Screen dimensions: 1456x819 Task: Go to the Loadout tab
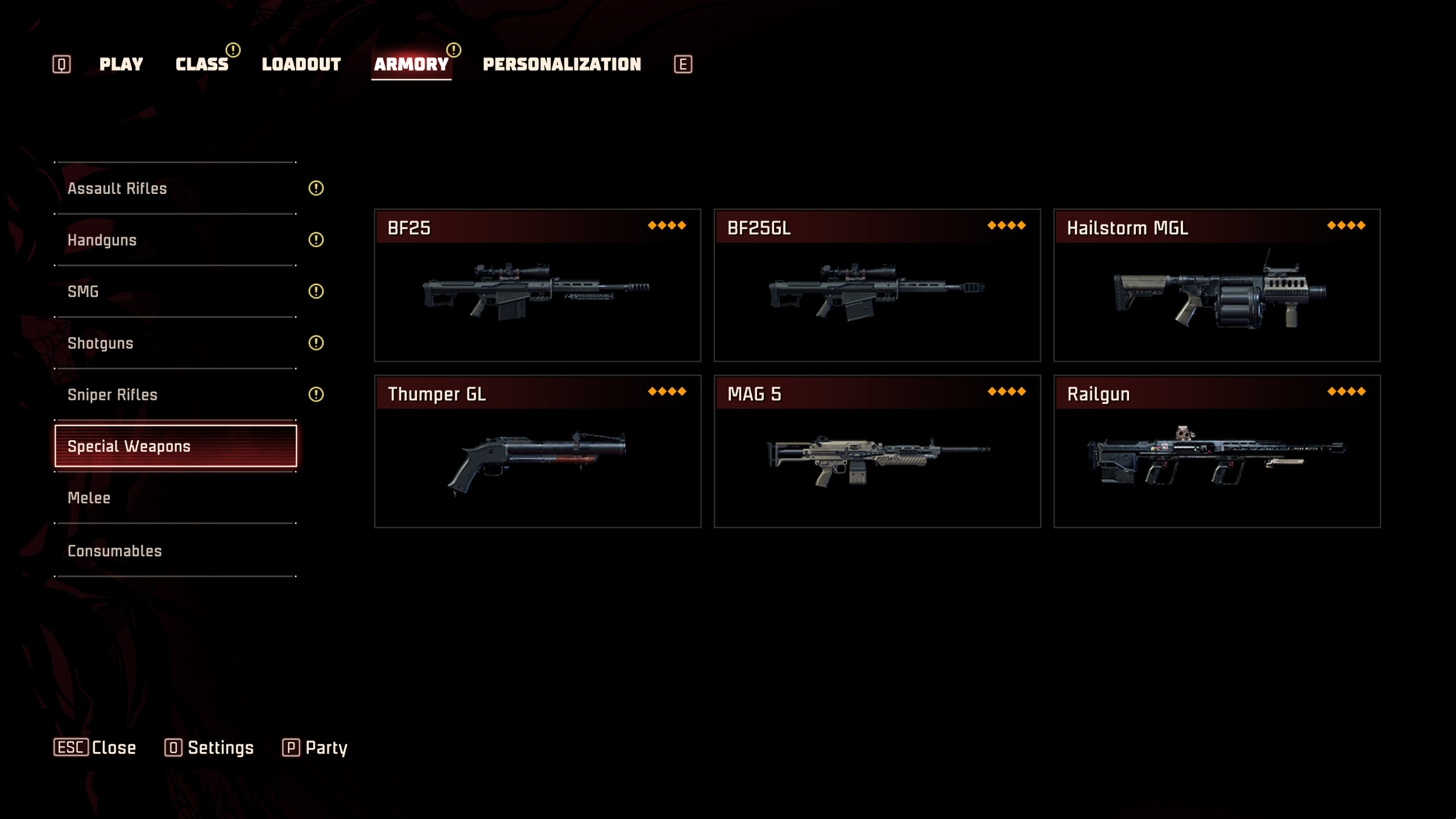(x=301, y=64)
